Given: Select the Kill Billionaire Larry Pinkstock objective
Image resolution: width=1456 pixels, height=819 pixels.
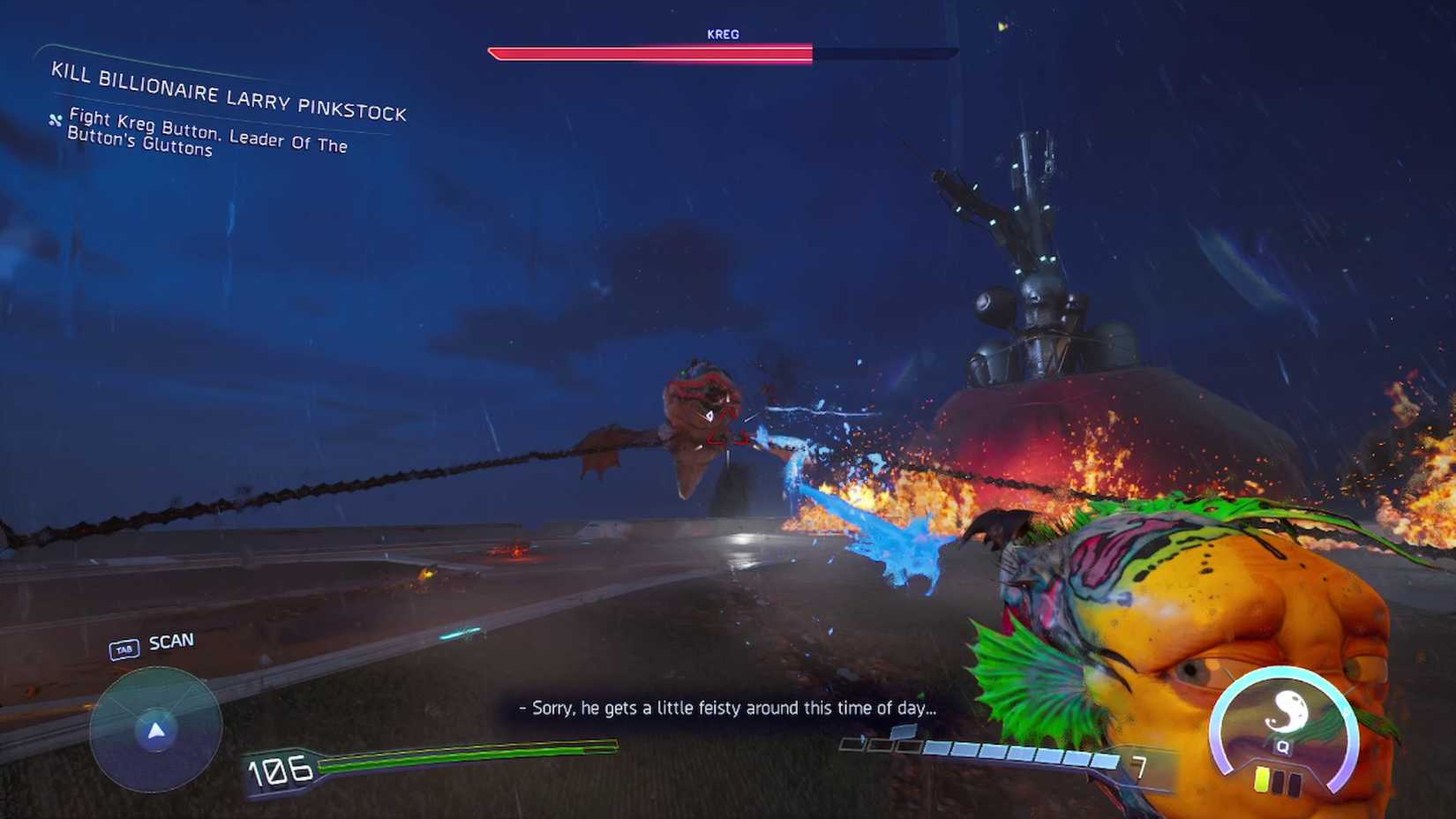Looking at the screenshot, I should [228, 92].
